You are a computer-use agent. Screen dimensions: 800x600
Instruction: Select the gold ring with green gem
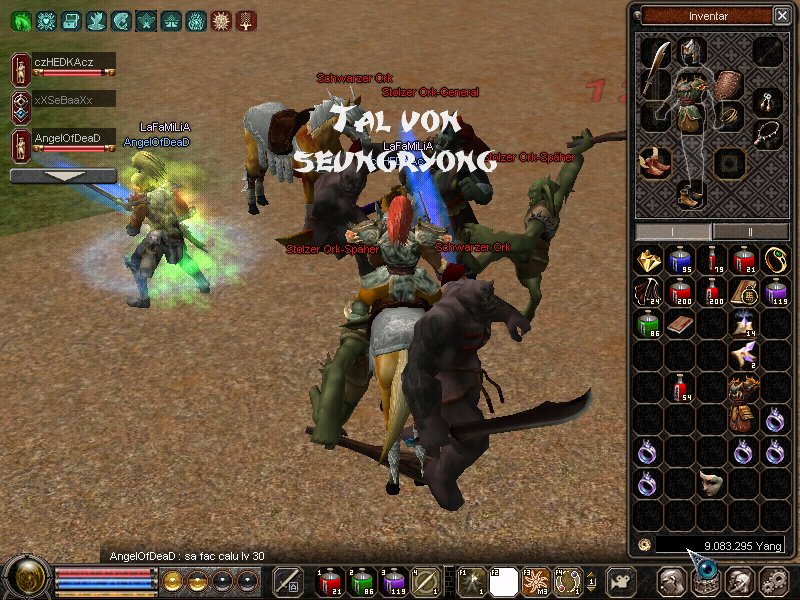click(x=775, y=261)
